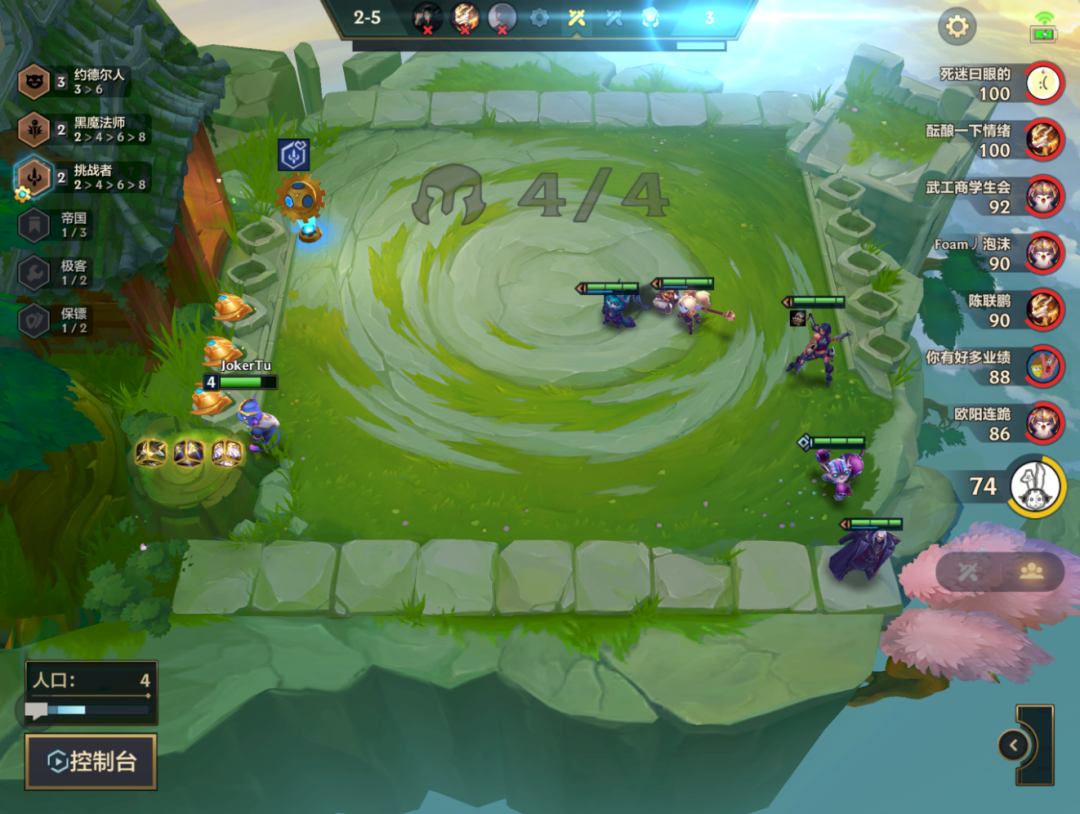Select the current crossed-swords stage round icon
This screenshot has width=1080, height=814.
(576, 18)
